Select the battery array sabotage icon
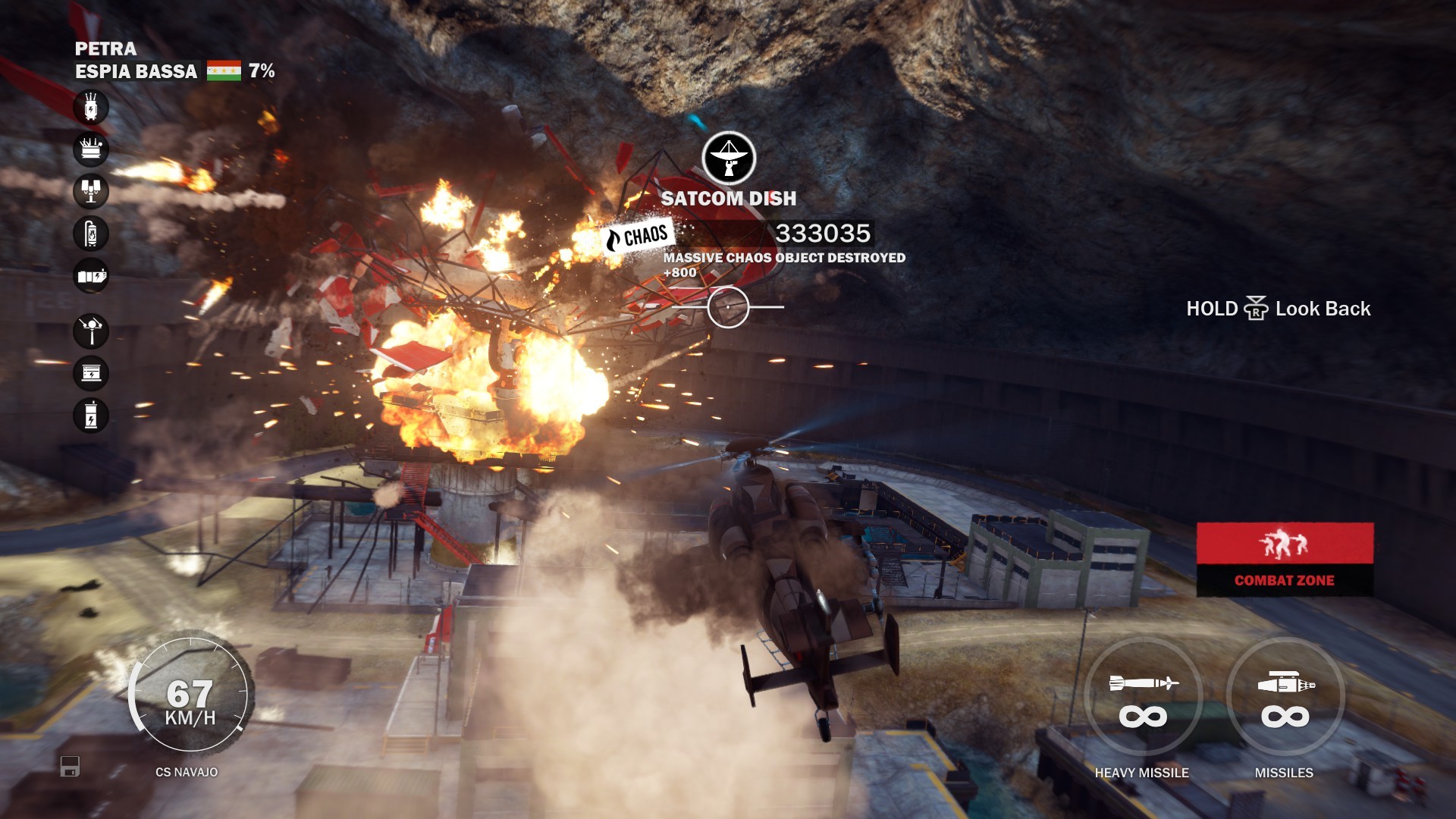This screenshot has width=1456, height=819. (91, 275)
